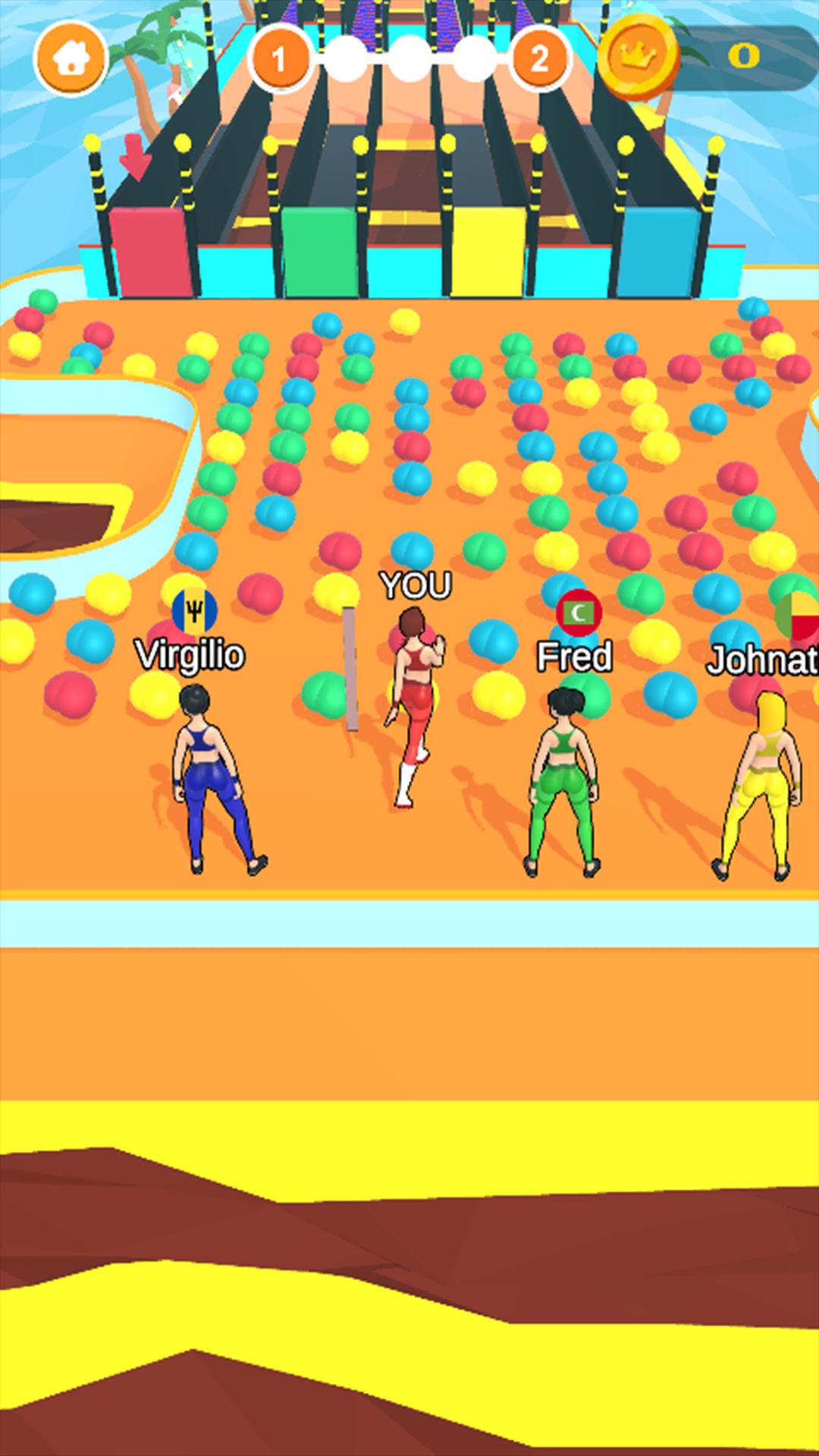Tap the orange home button
819x1456 pixels.
click(x=71, y=58)
